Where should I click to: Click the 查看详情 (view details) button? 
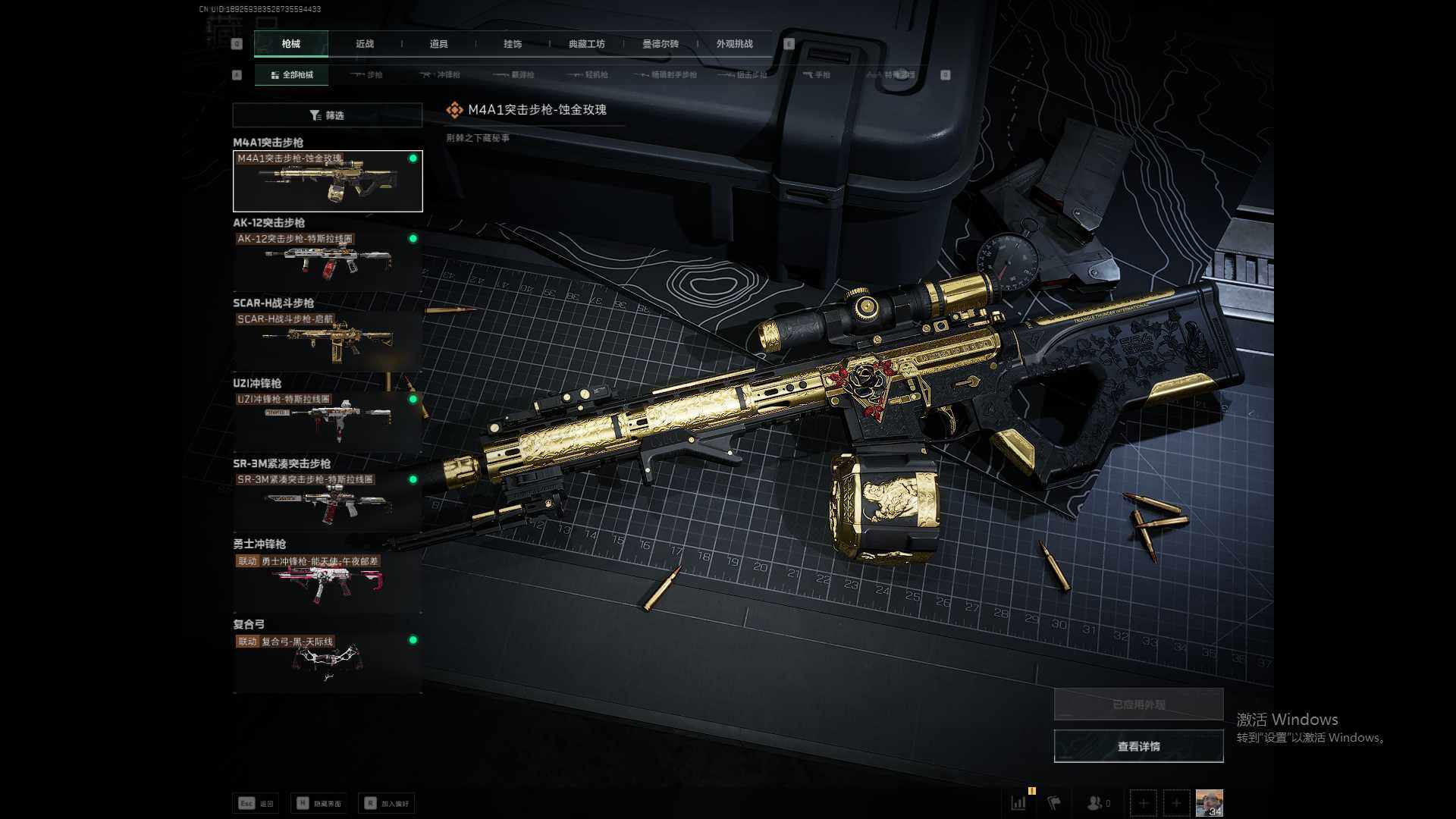1138,747
